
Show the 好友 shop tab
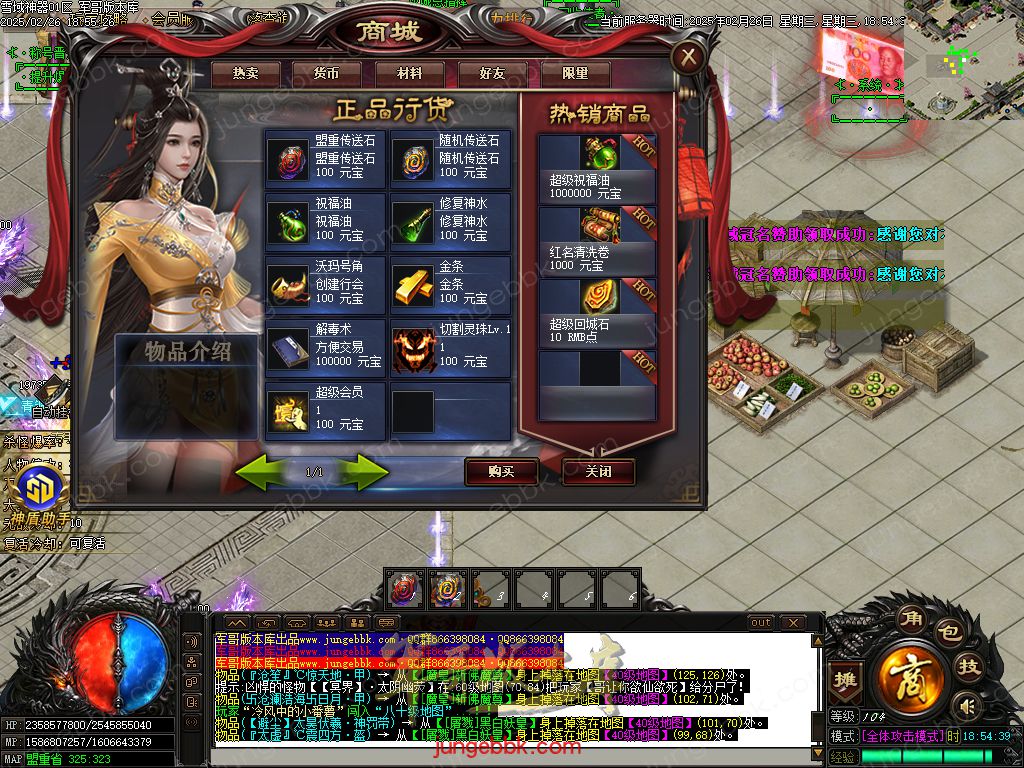tap(492, 74)
